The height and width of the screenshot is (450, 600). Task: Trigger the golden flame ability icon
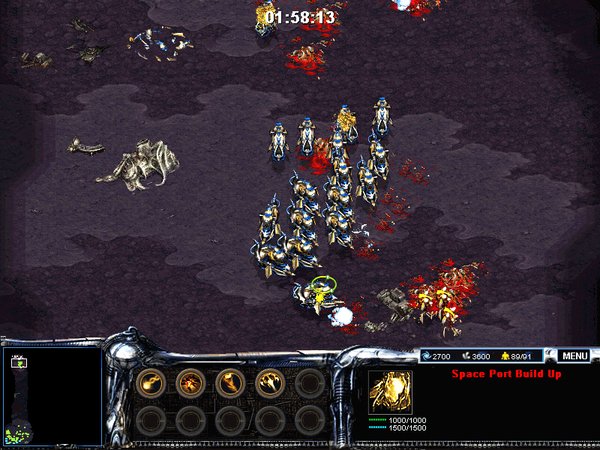230,382
